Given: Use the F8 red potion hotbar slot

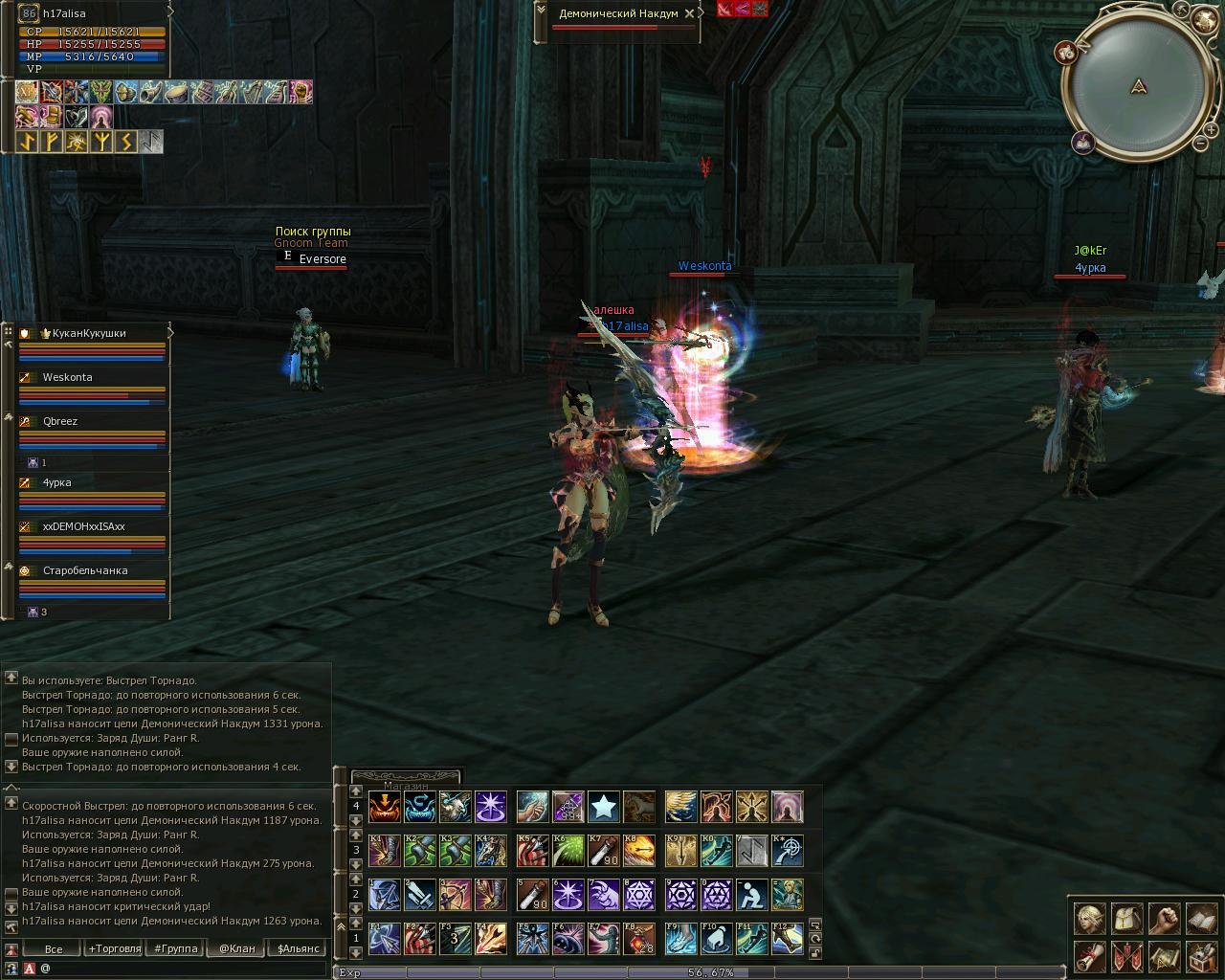Looking at the screenshot, I should [x=639, y=939].
